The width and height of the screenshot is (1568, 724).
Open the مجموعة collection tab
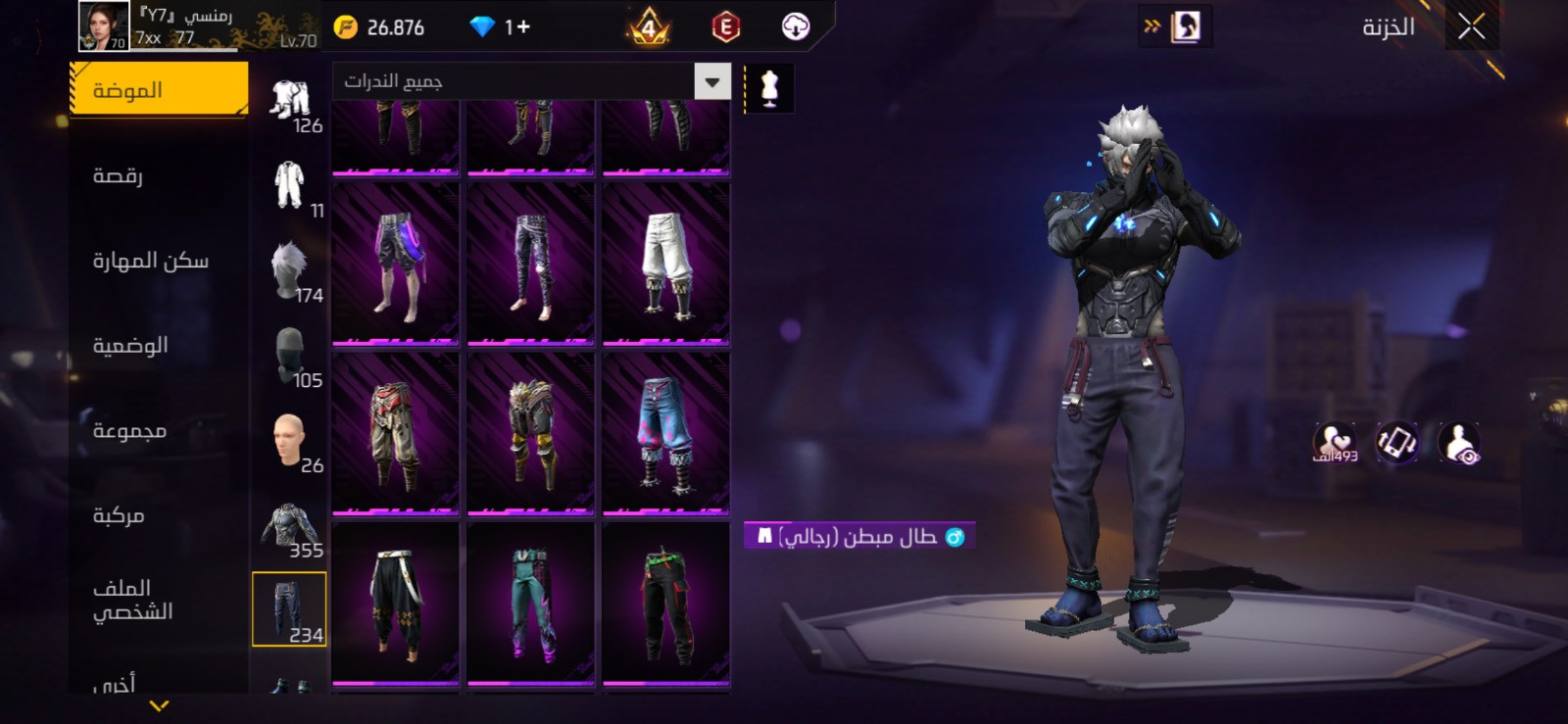tap(129, 431)
